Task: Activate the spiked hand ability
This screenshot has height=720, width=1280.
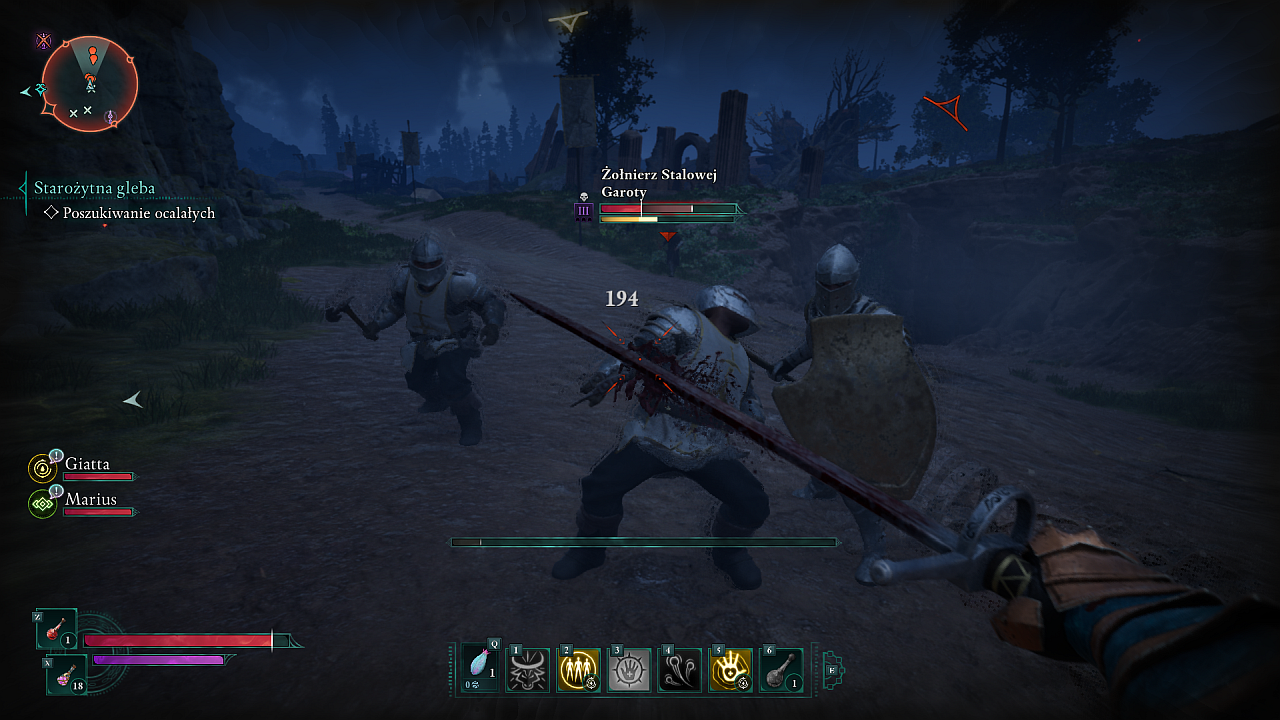Action: pos(629,670)
